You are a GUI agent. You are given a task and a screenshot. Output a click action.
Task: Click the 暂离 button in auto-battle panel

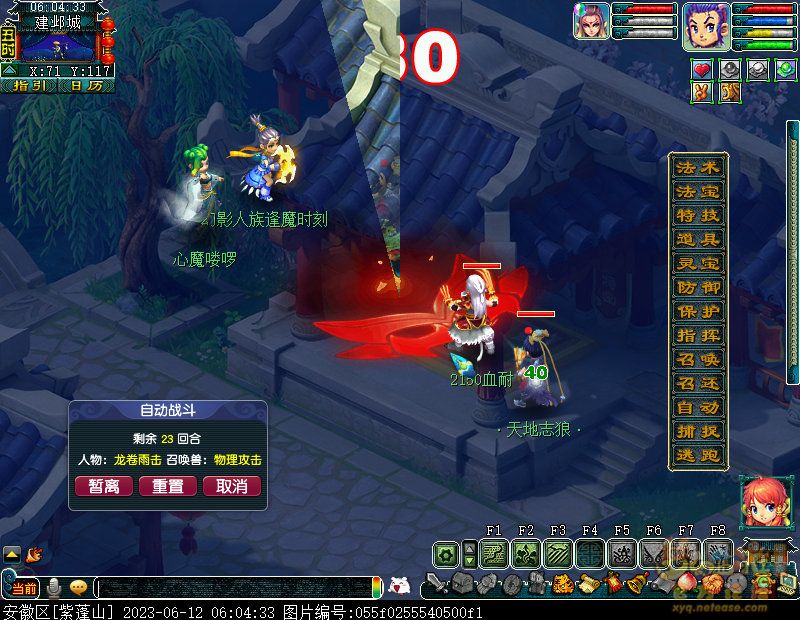click(x=104, y=486)
